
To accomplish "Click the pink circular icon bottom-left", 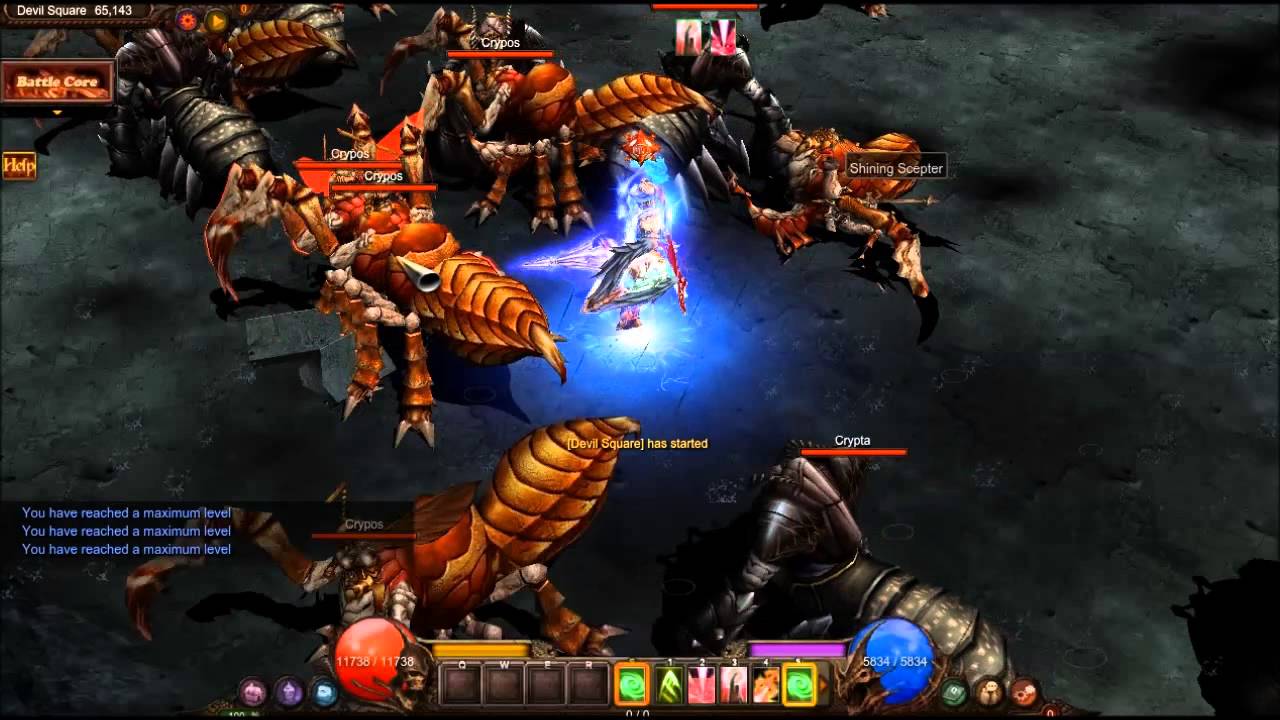I will coord(253,691).
